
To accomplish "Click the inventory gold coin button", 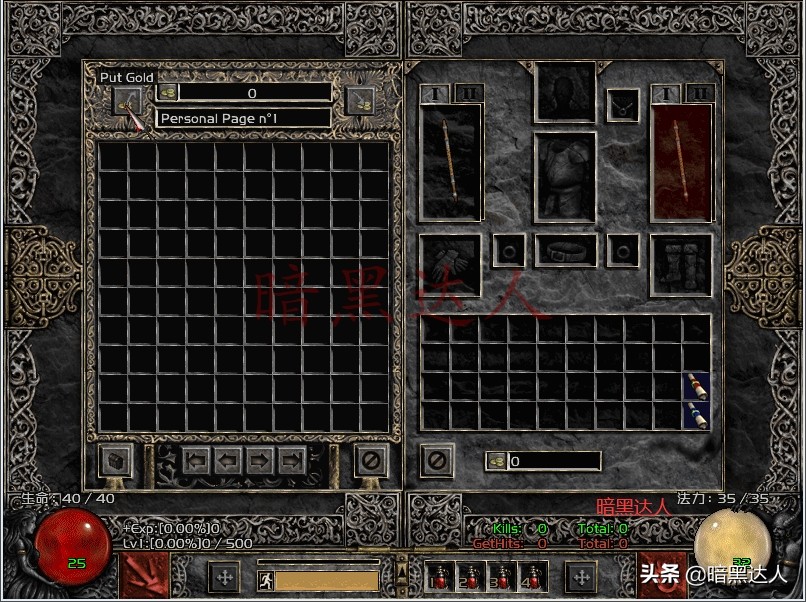I will click(496, 461).
